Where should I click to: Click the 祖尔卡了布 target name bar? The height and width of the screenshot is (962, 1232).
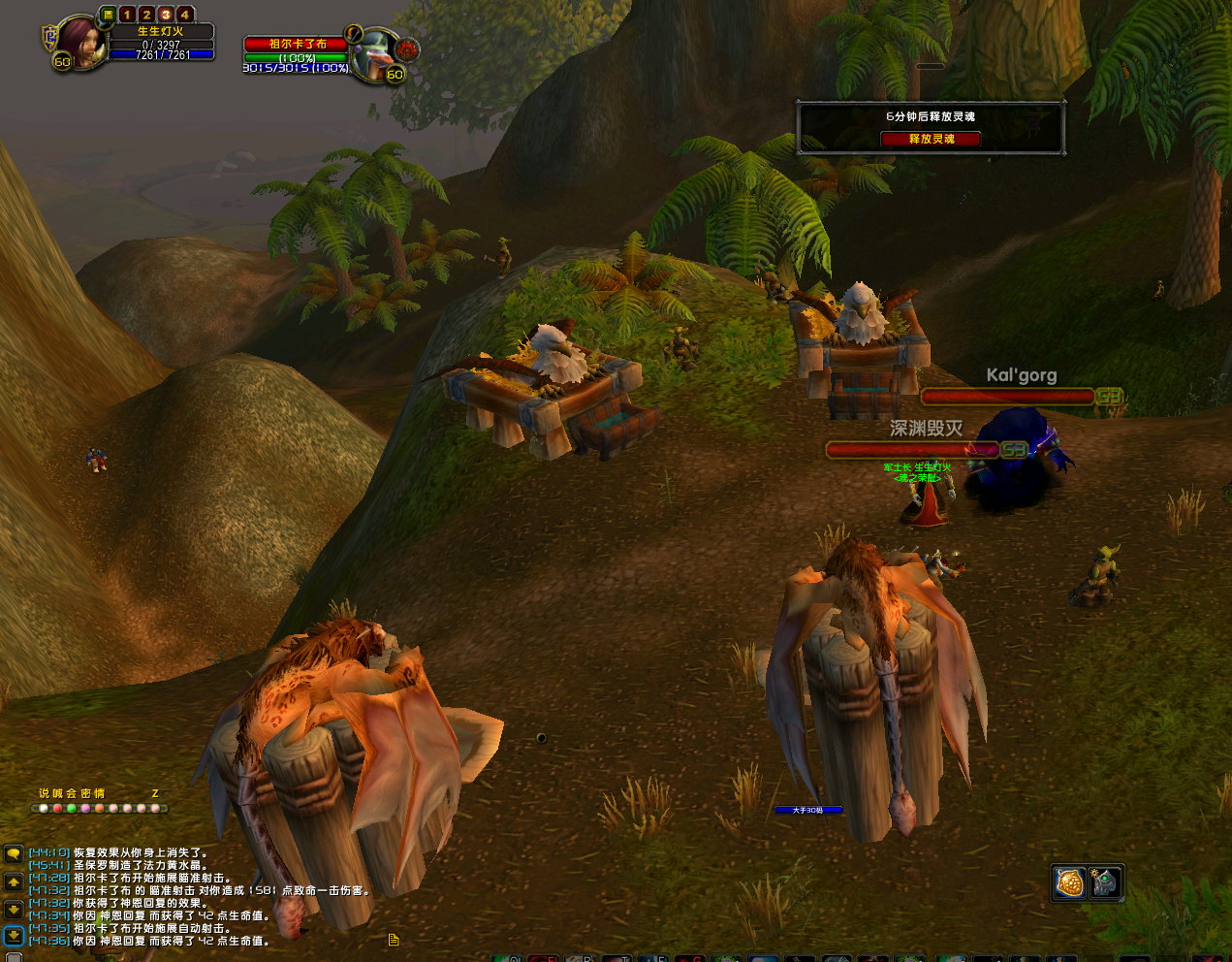click(x=297, y=44)
